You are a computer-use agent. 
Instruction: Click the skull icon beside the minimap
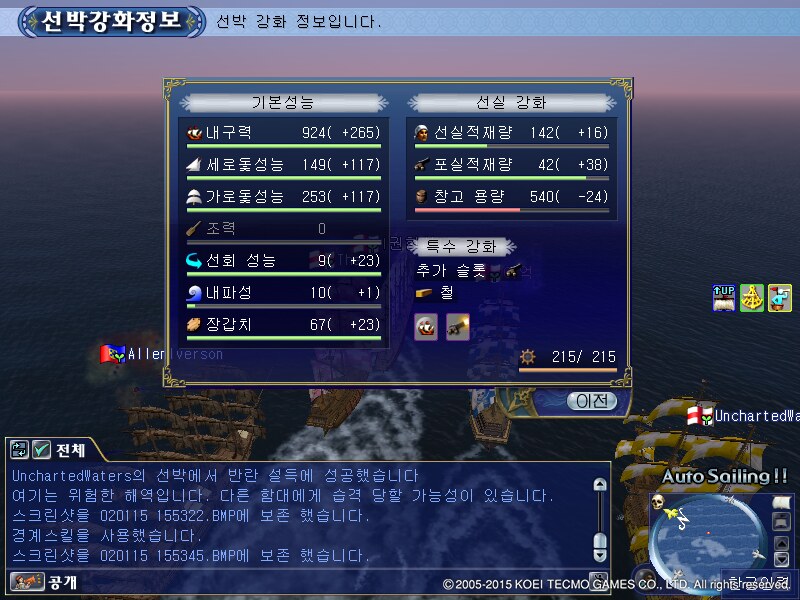[658, 501]
